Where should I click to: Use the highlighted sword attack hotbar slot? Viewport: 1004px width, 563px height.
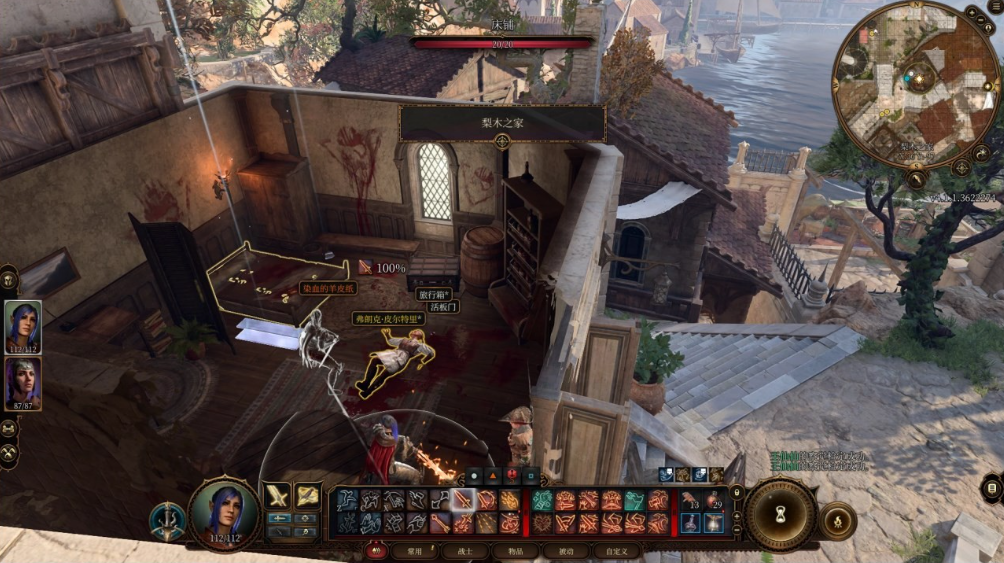[x=462, y=500]
